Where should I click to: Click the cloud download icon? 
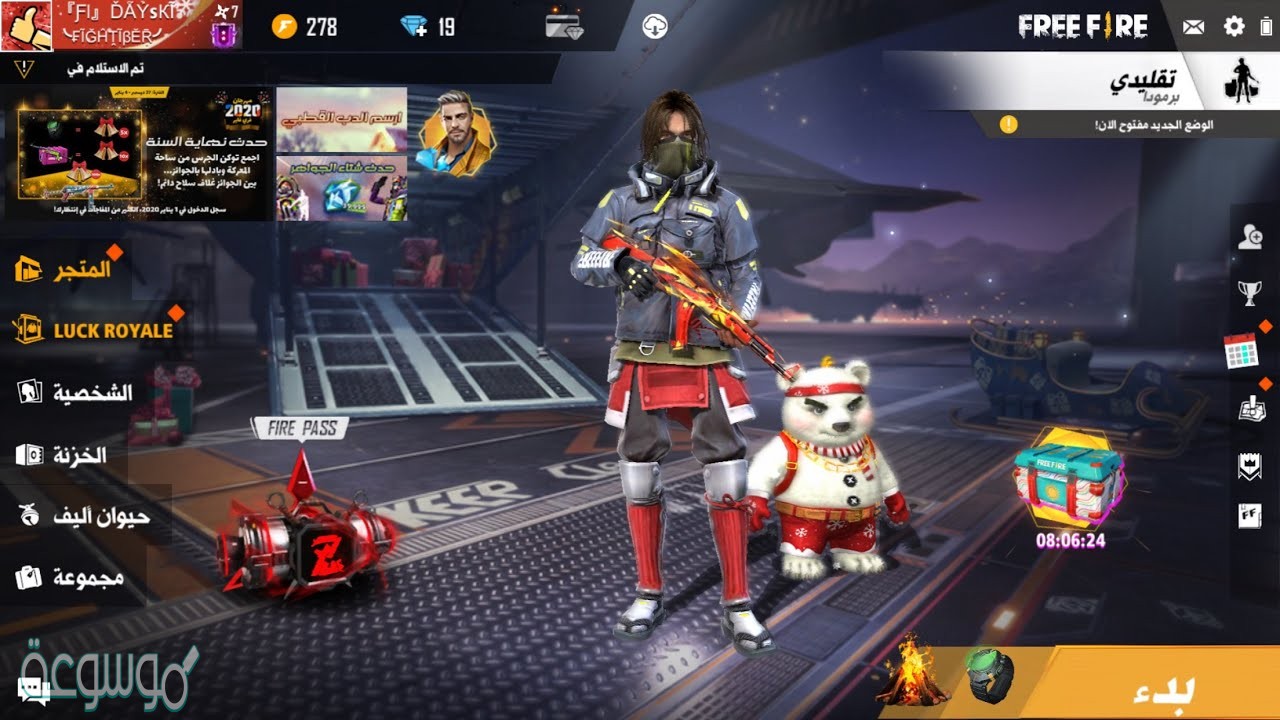coord(655,26)
